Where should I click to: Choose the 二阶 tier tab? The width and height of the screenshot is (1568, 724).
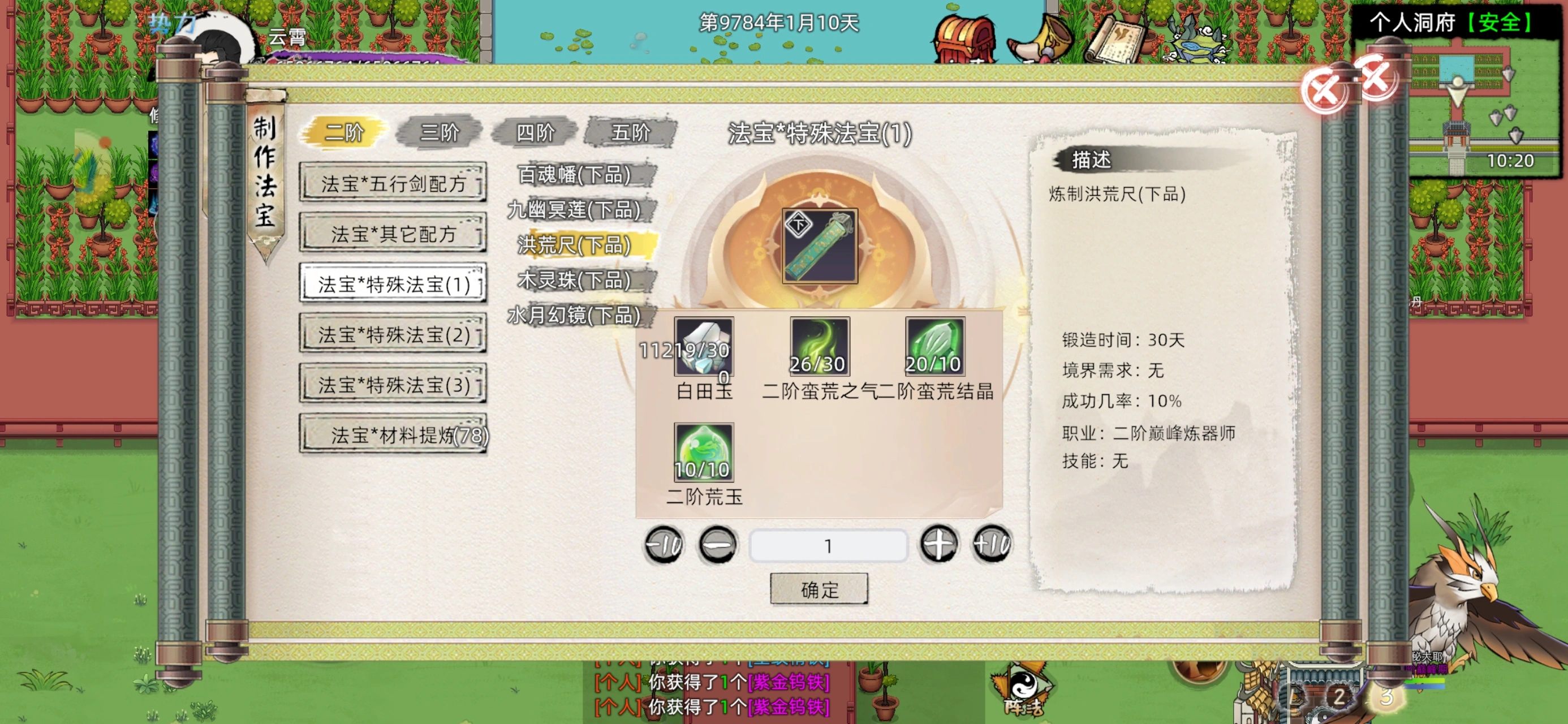[344, 132]
